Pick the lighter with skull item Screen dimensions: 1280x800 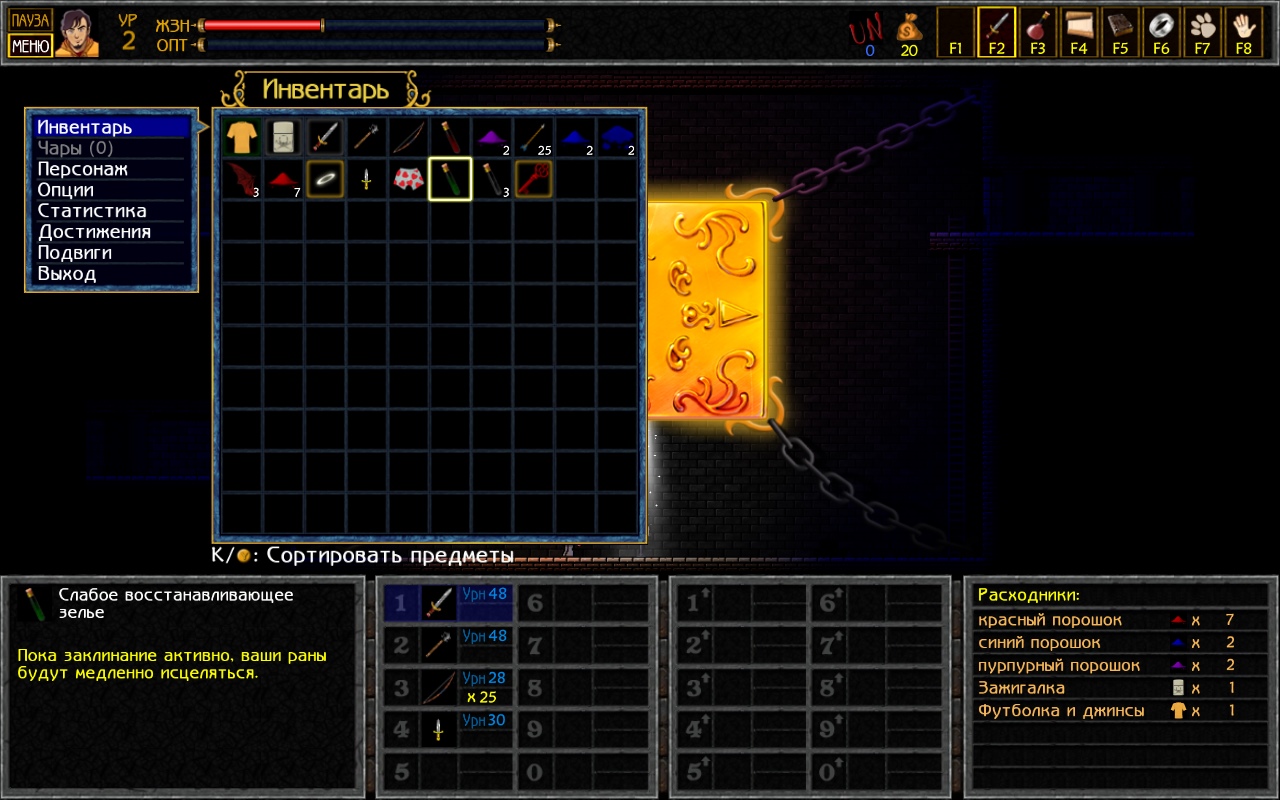(x=284, y=138)
